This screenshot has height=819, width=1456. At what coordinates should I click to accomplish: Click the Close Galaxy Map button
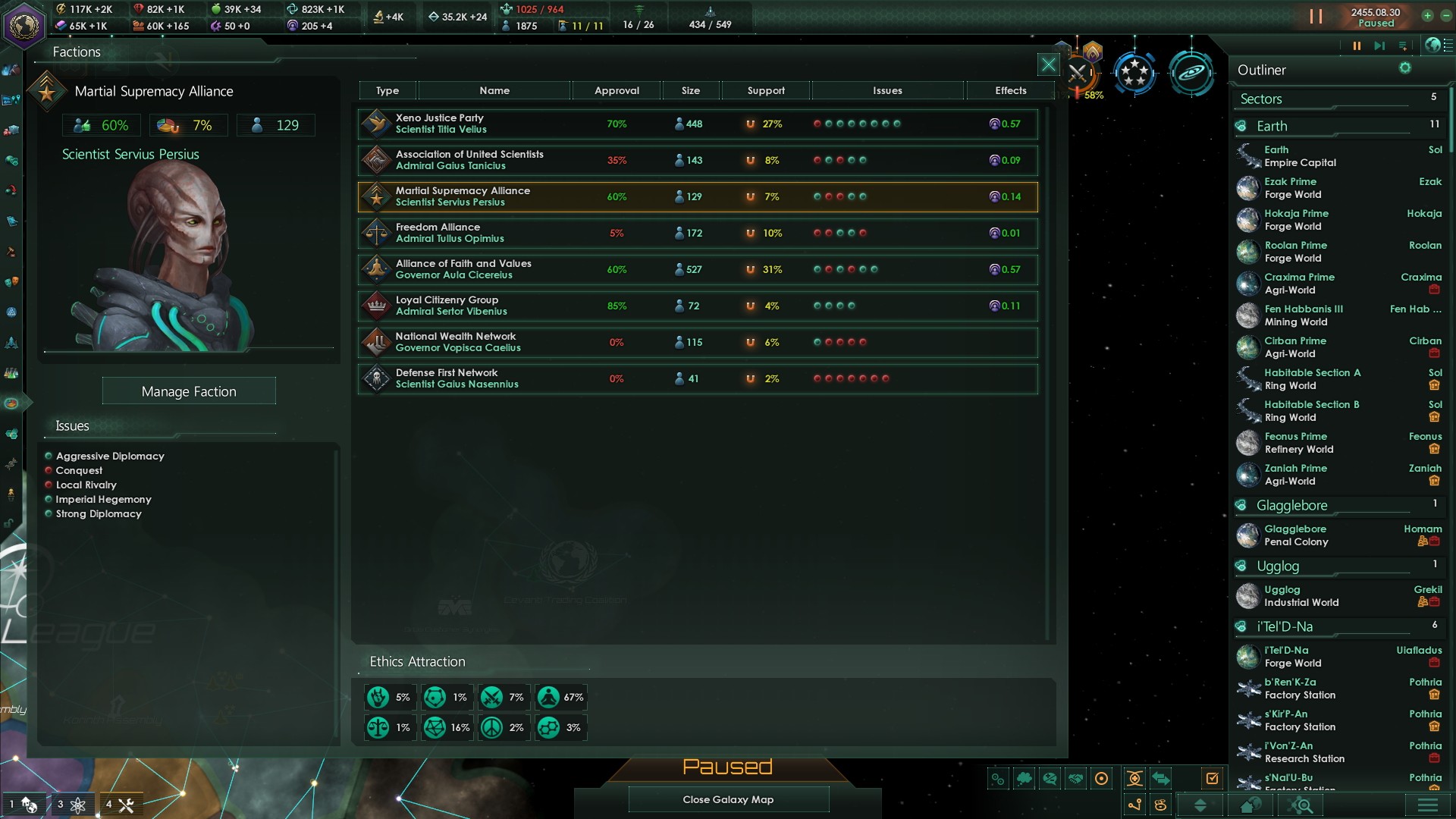(728, 799)
